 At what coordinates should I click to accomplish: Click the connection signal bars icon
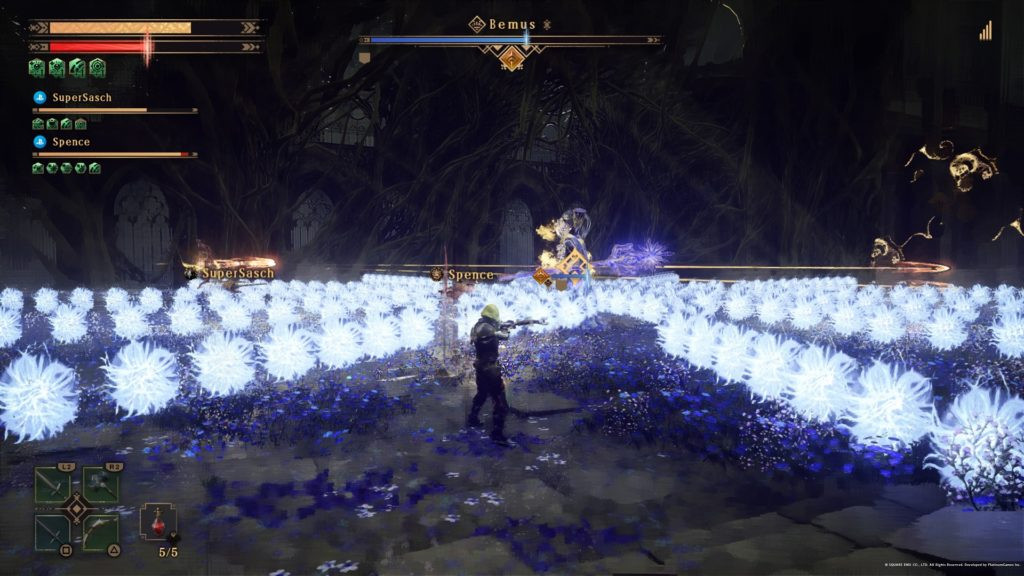tap(985, 31)
